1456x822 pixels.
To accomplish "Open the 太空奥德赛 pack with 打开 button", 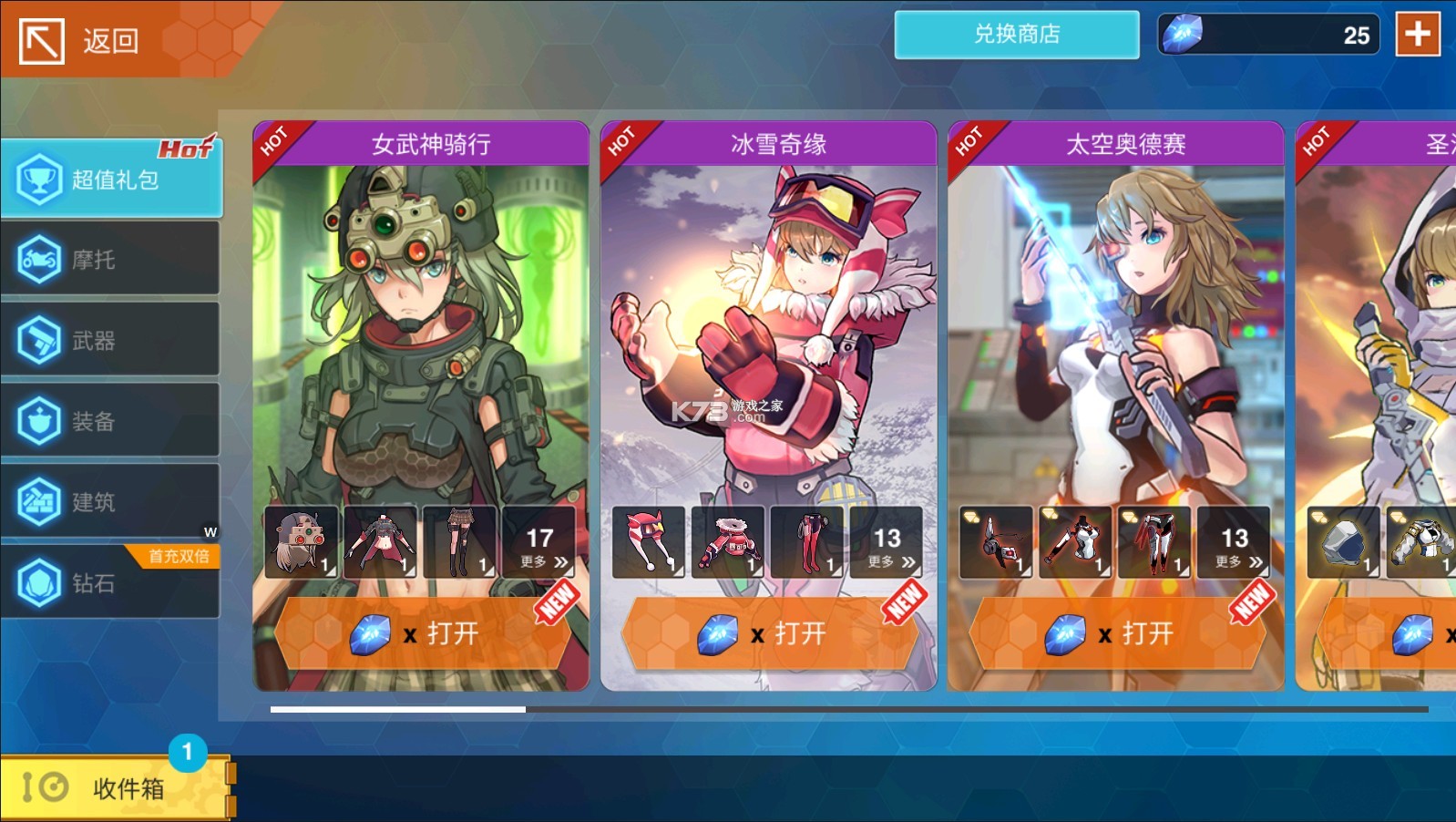I will (1116, 633).
